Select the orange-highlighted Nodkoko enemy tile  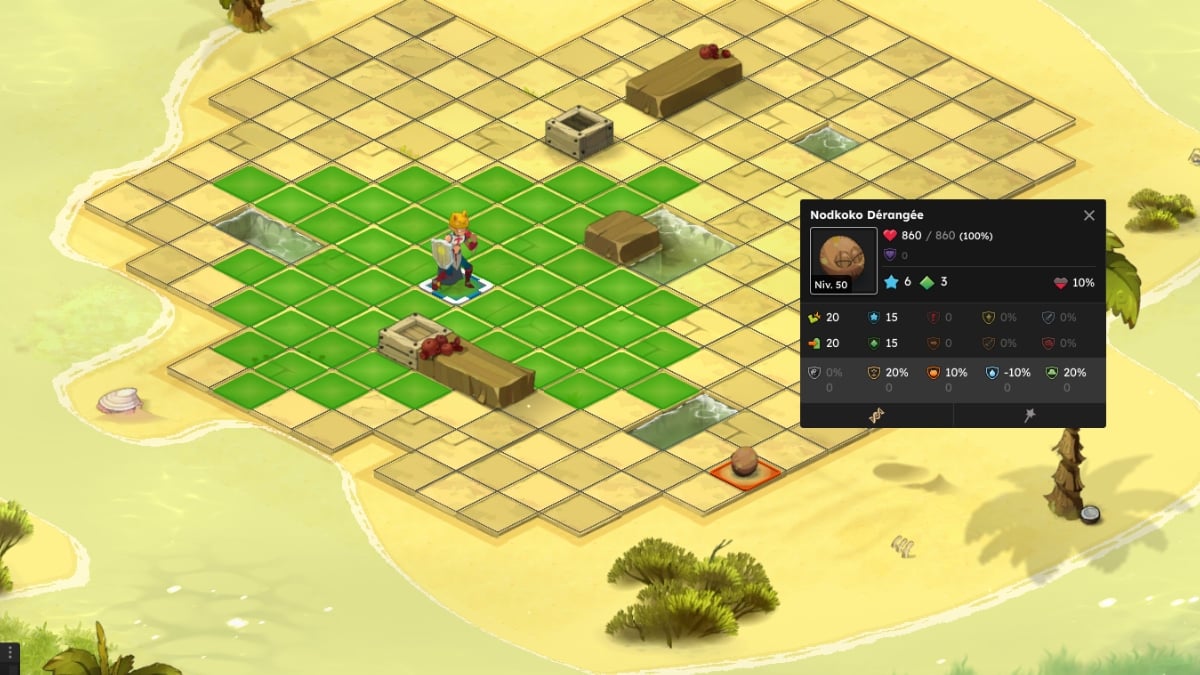point(745,470)
